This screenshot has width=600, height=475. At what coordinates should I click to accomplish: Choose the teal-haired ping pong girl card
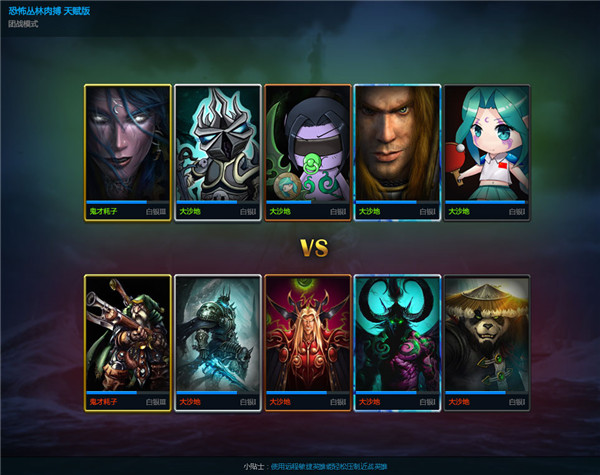(487, 145)
